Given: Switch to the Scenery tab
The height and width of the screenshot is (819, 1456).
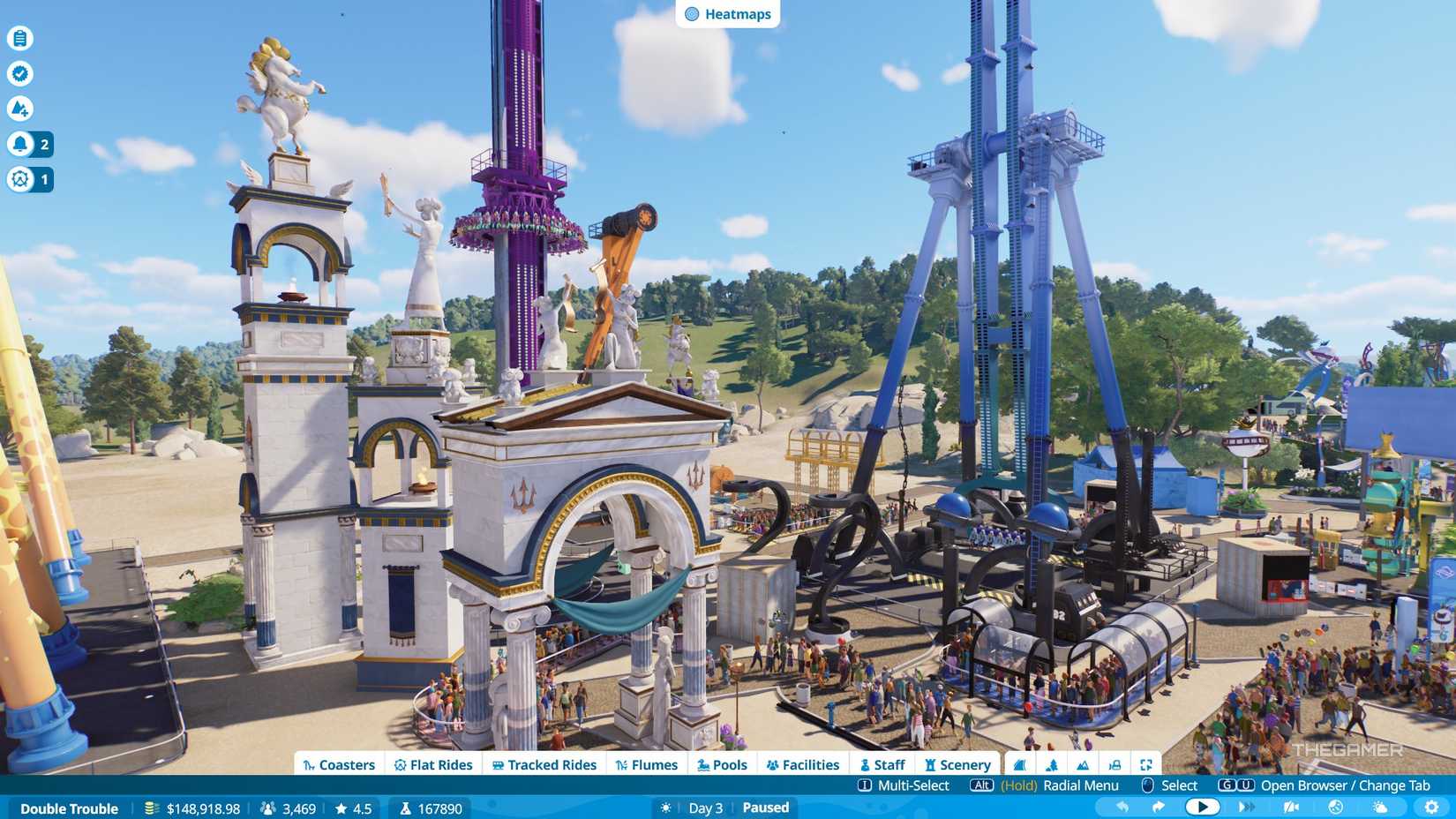Looking at the screenshot, I should pyautogui.click(x=958, y=764).
